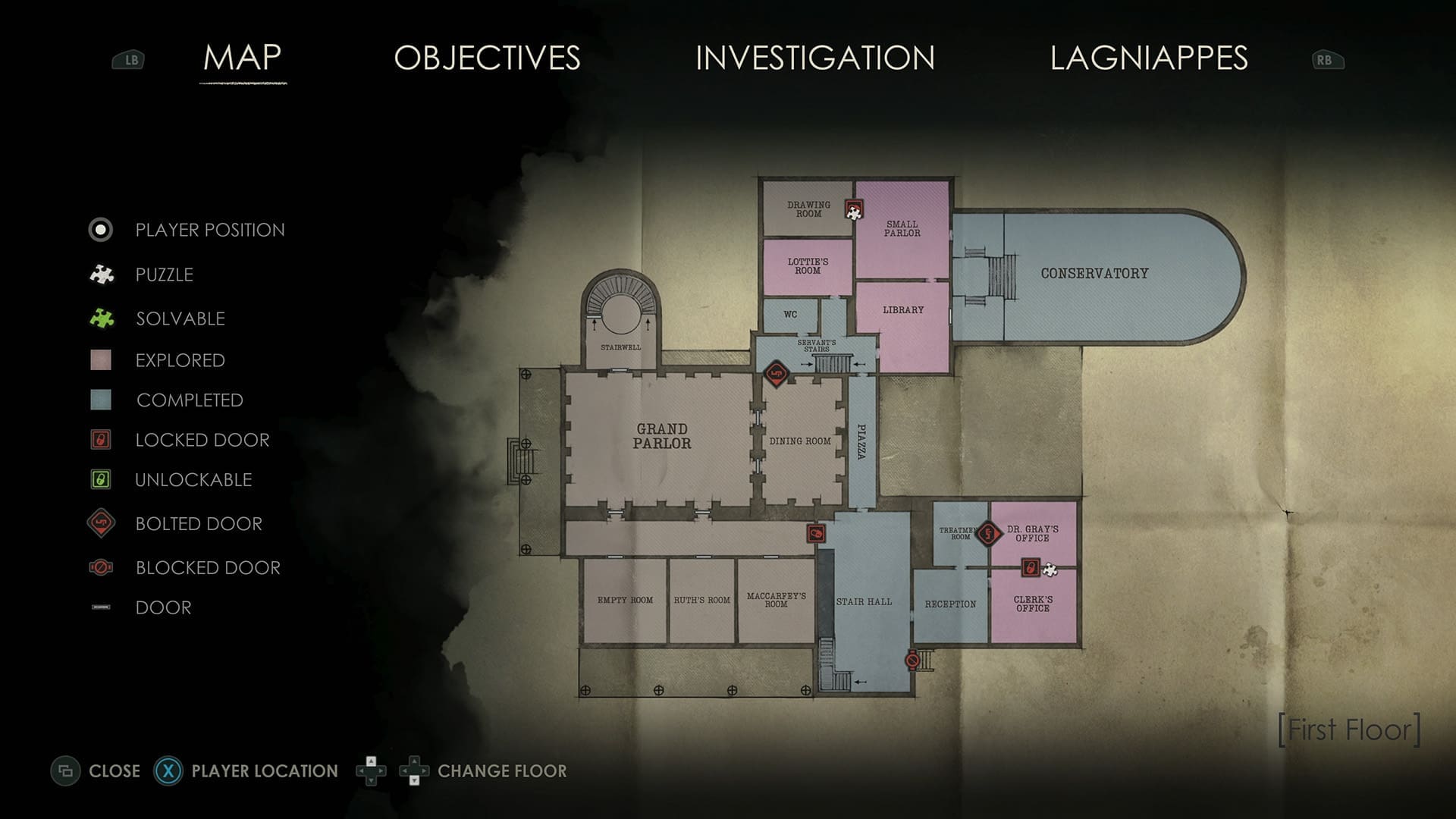Select the puzzle marker in the Small Parlor
Image resolution: width=1456 pixels, height=819 pixels.
(854, 210)
